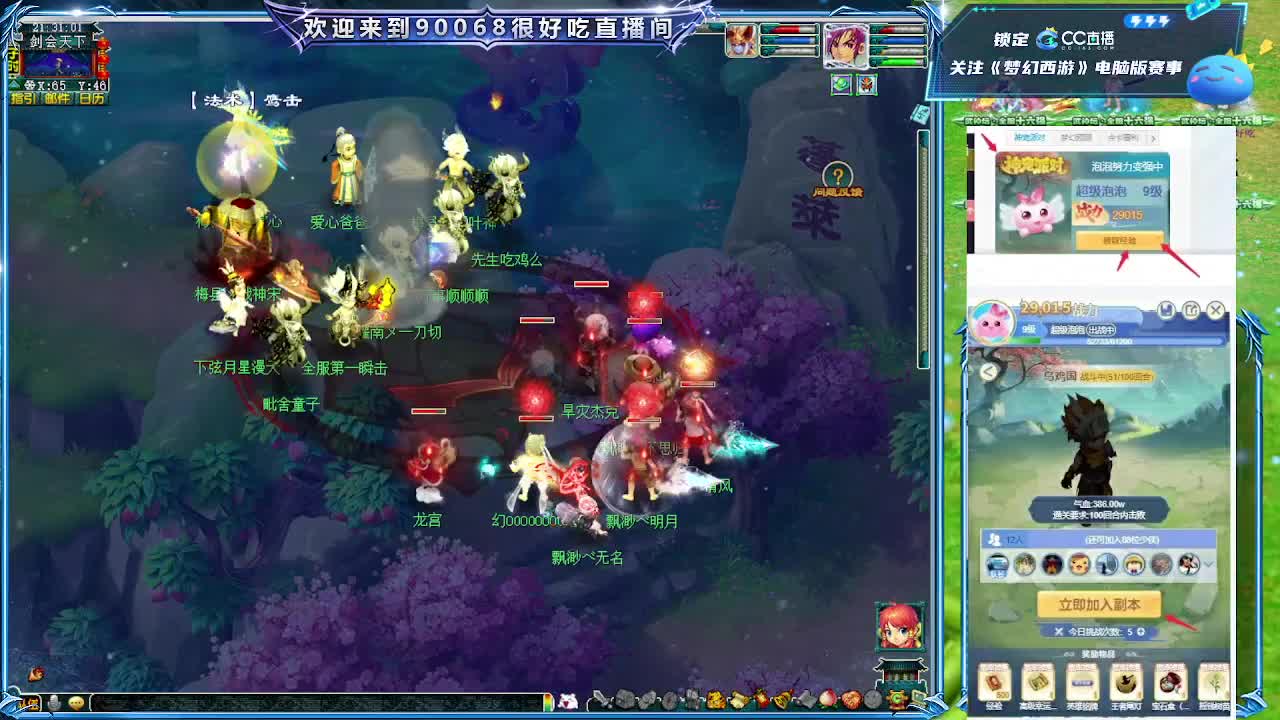Switch to the 神兽派对 tab
The width and height of the screenshot is (1280, 720).
(1030, 137)
